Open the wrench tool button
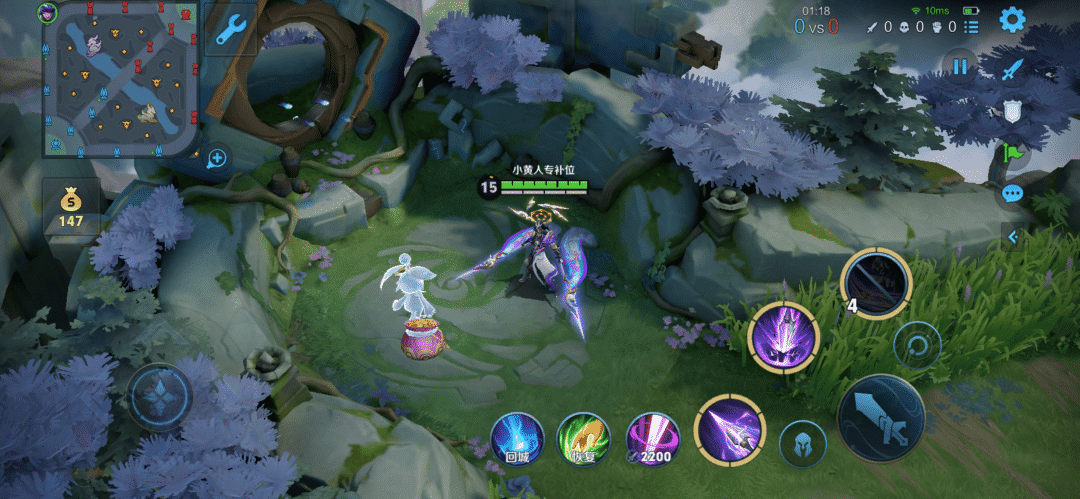Viewport: 1080px width, 499px height. pyautogui.click(x=230, y=28)
